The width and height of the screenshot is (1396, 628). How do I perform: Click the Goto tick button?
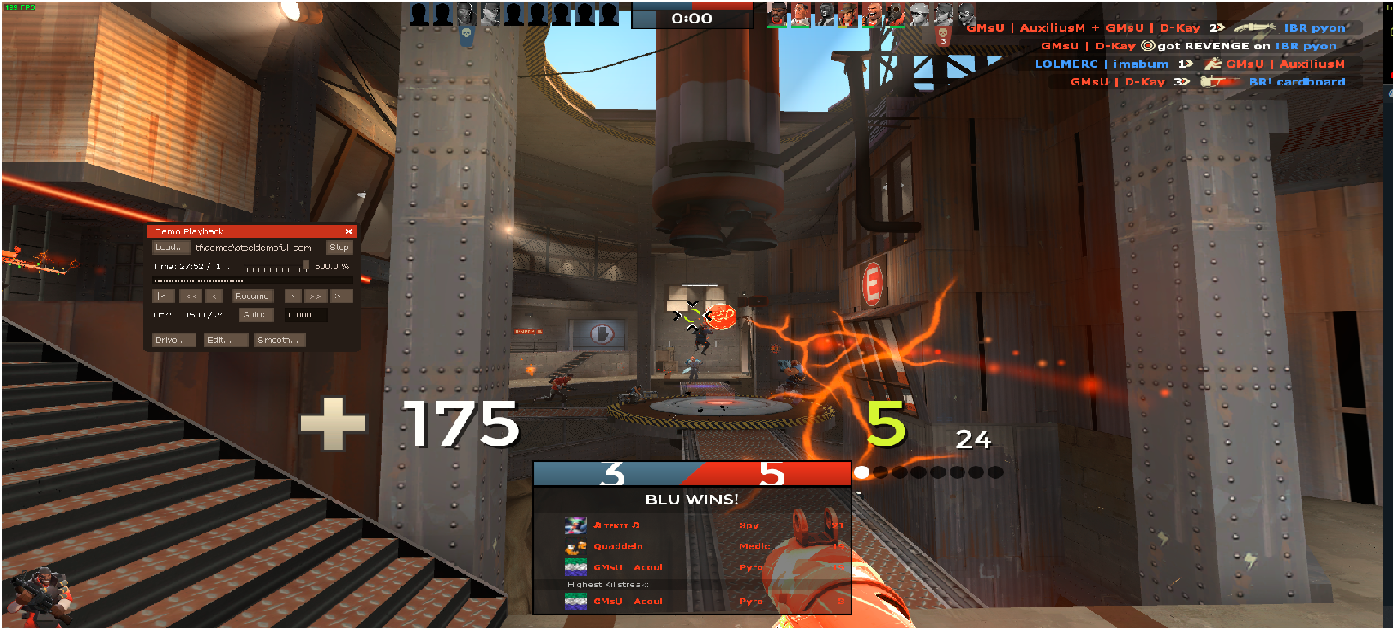pos(256,315)
